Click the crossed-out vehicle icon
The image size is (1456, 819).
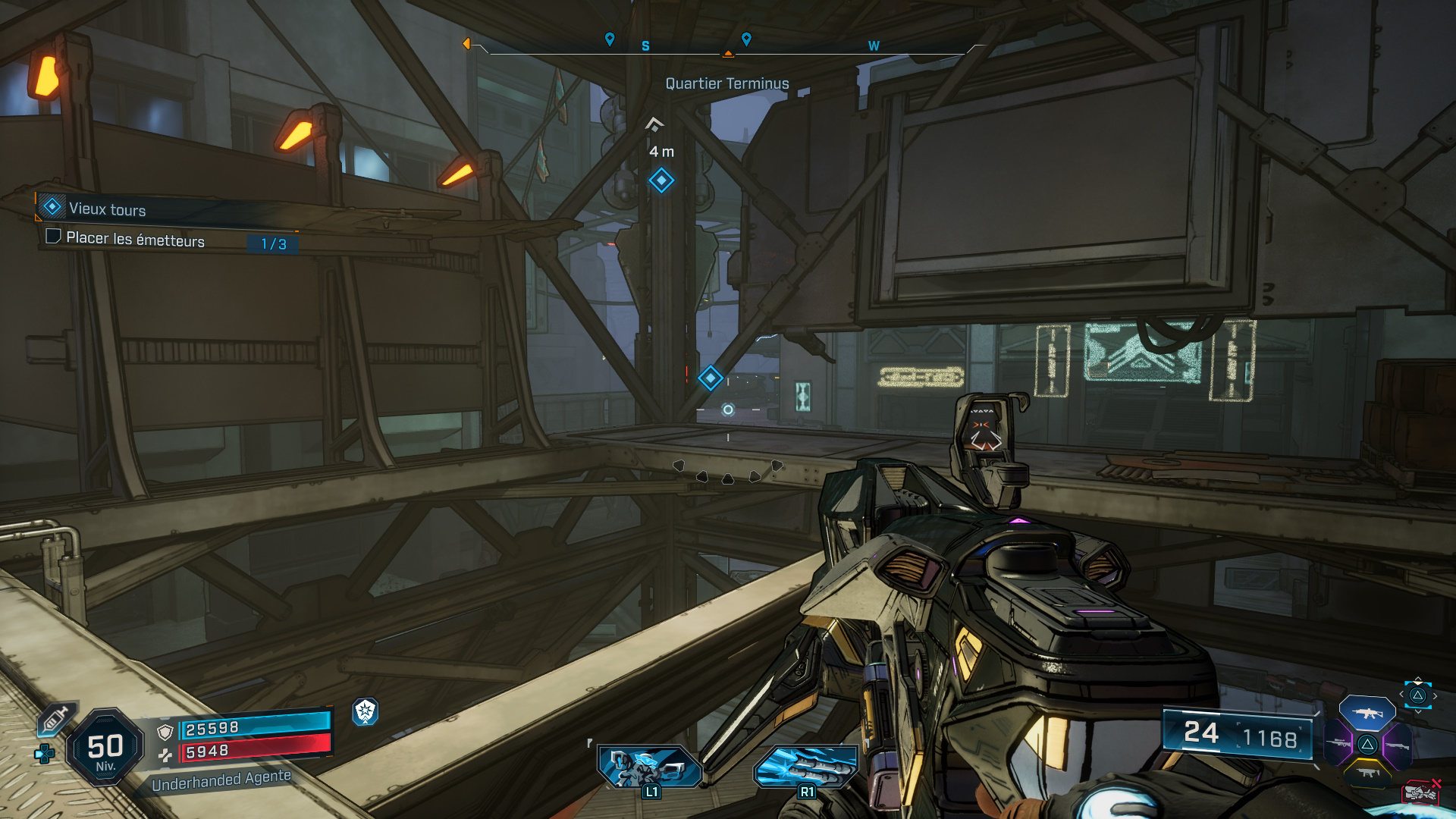(1422, 792)
